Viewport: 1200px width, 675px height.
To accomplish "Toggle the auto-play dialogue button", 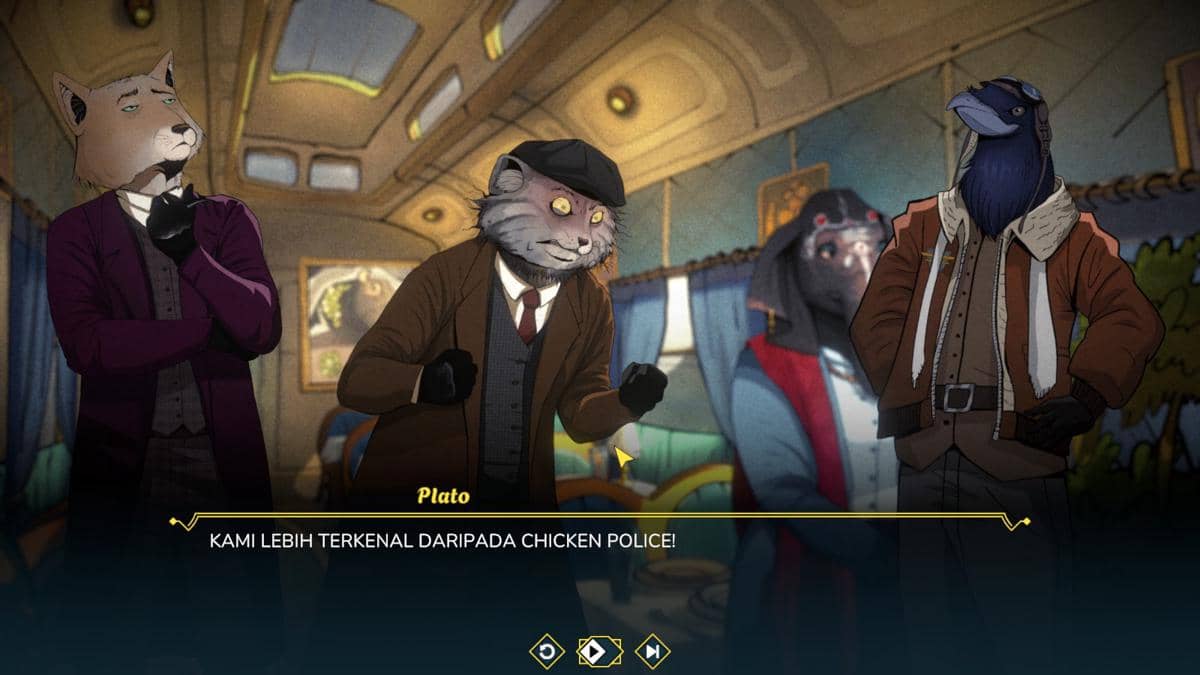I will (x=599, y=652).
